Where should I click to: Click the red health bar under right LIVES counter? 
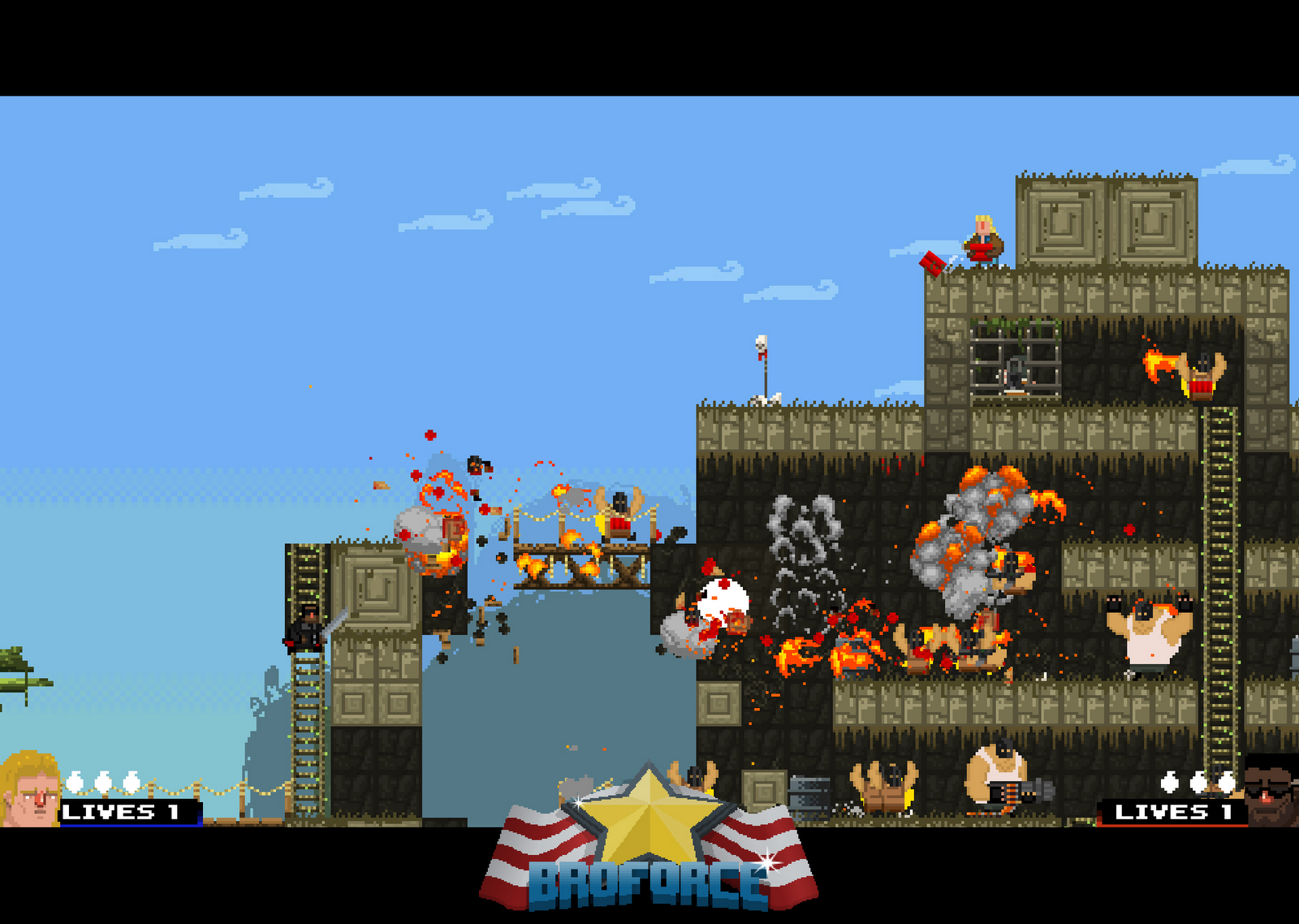pyautogui.click(x=1169, y=826)
